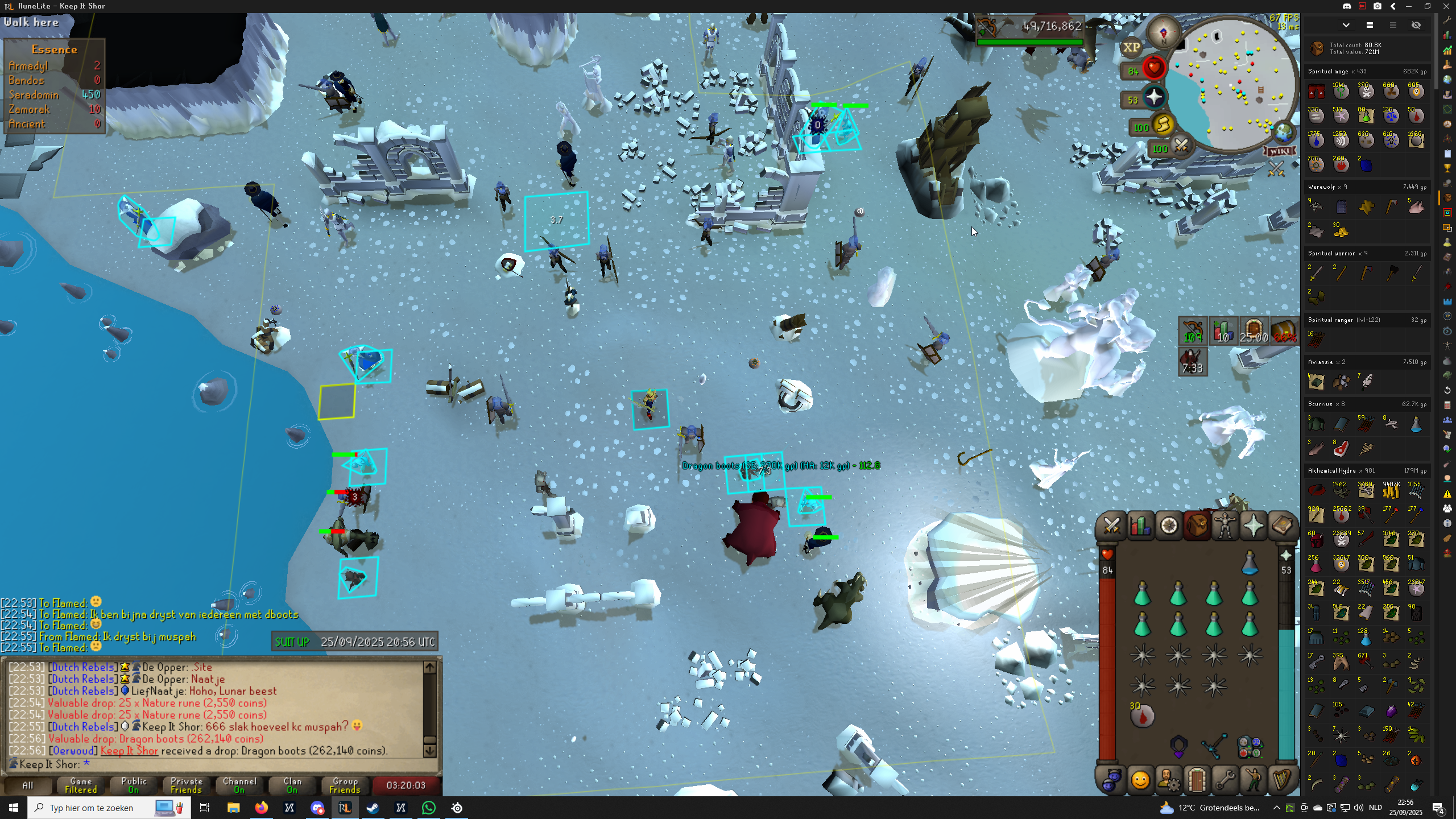This screenshot has height=819, width=1456.
Task: Click the compass to face north
Action: (1163, 32)
